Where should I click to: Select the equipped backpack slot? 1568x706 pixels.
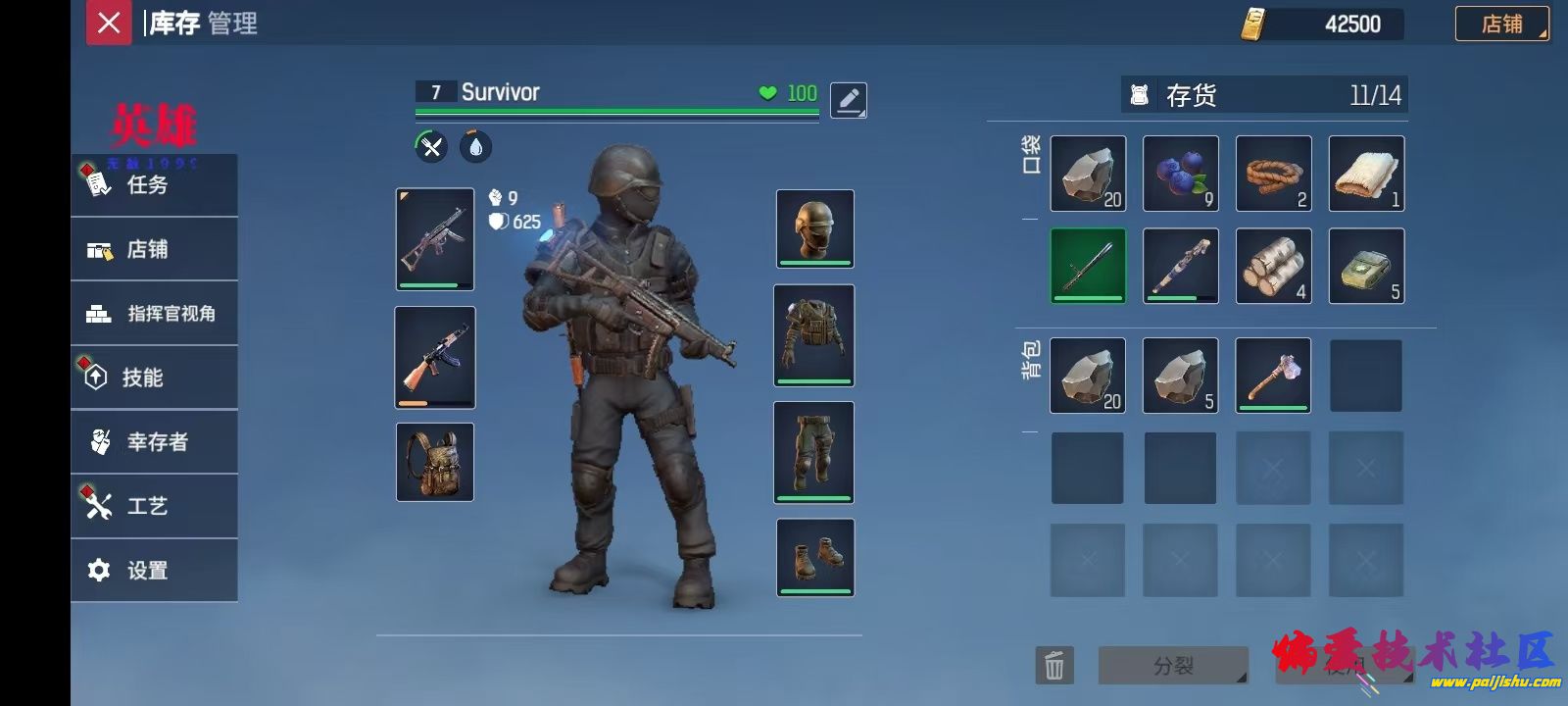[434, 462]
